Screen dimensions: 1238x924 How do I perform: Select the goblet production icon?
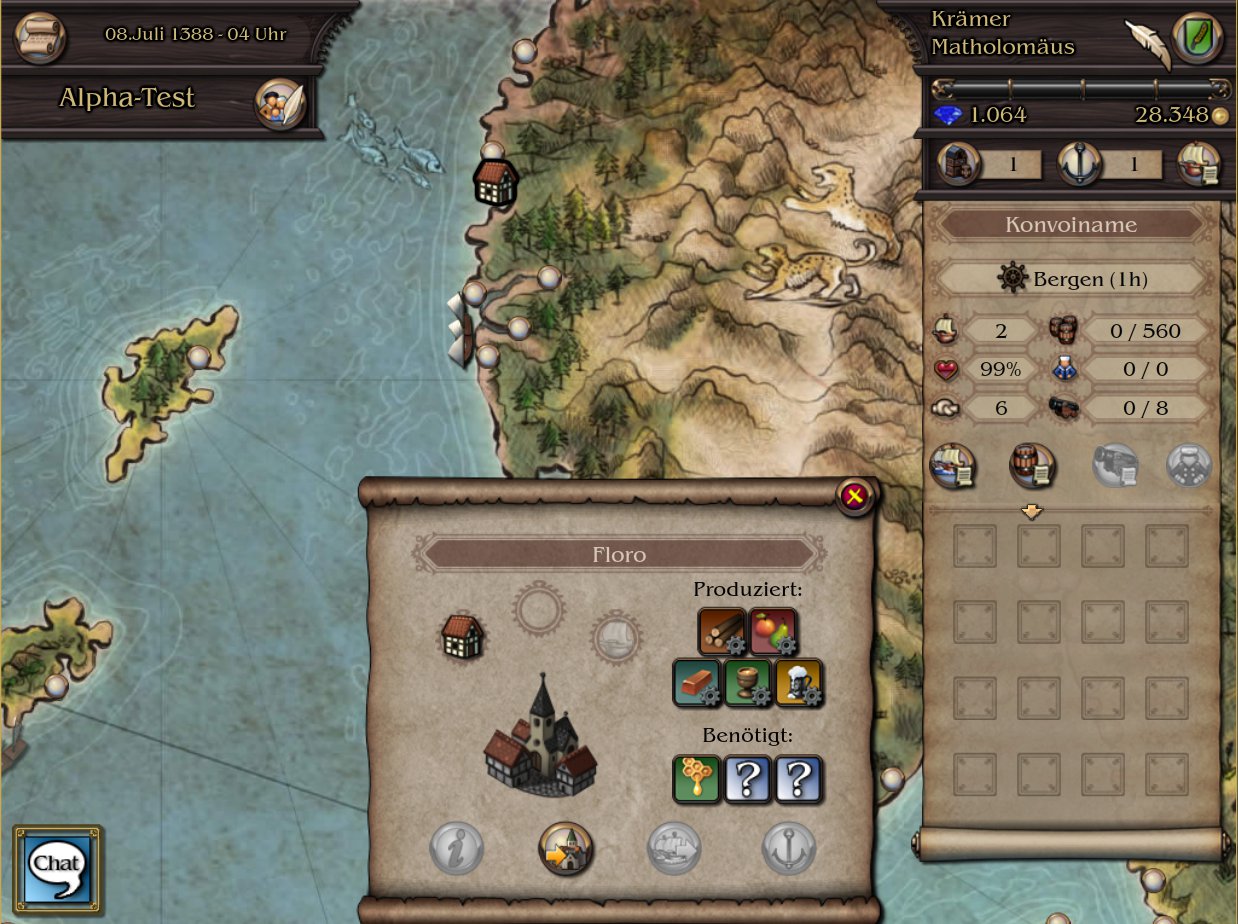[x=748, y=682]
